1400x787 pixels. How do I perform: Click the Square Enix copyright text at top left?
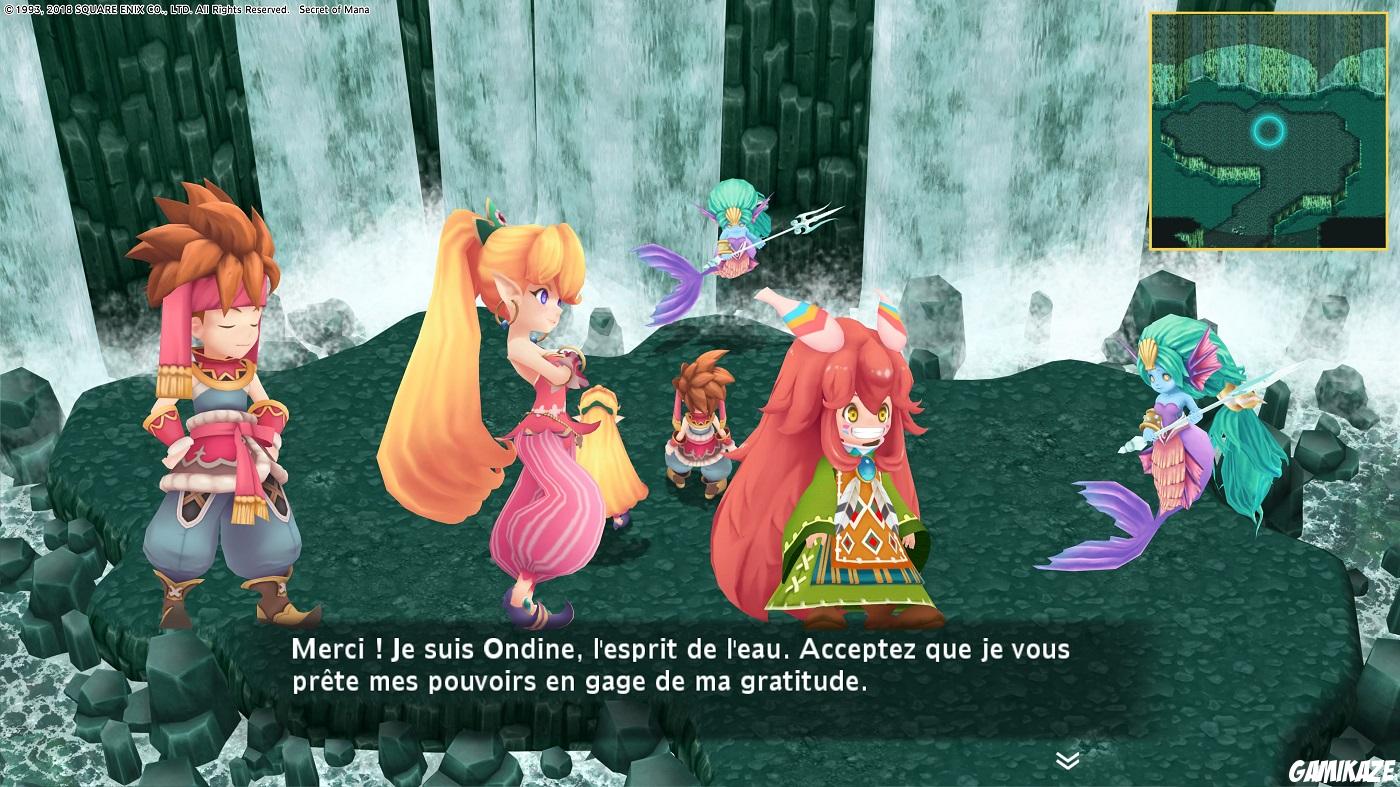130,8
